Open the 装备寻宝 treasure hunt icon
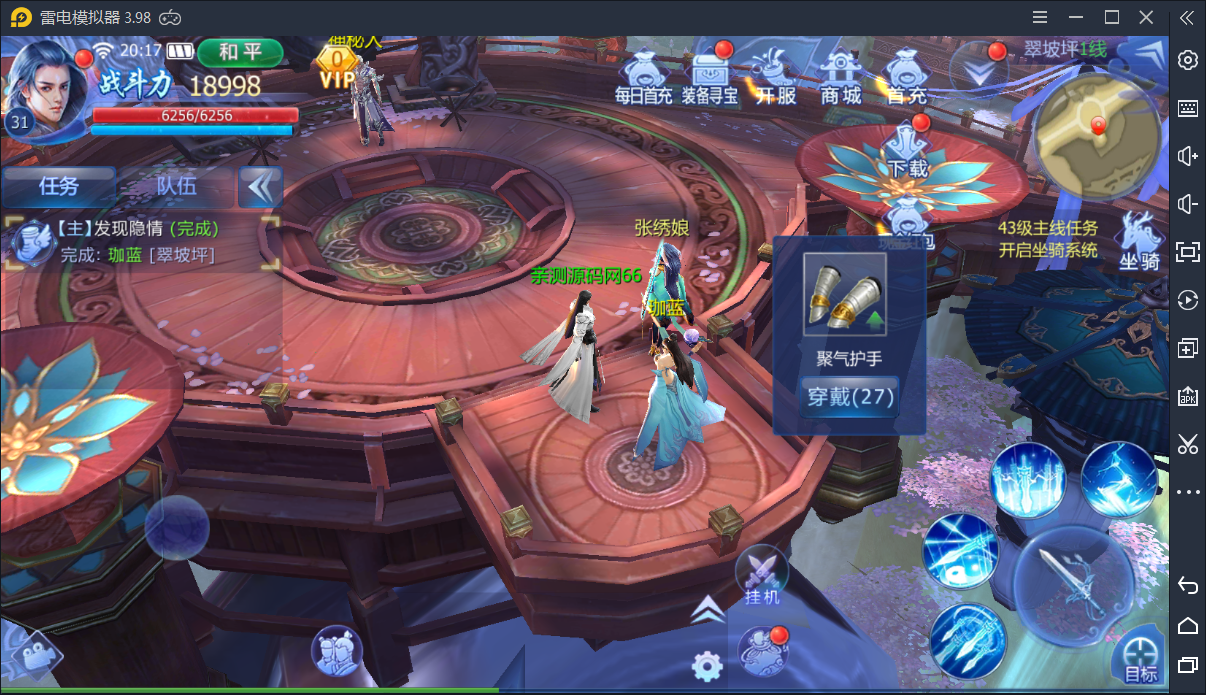Viewport: 1206px width, 695px height. click(710, 76)
